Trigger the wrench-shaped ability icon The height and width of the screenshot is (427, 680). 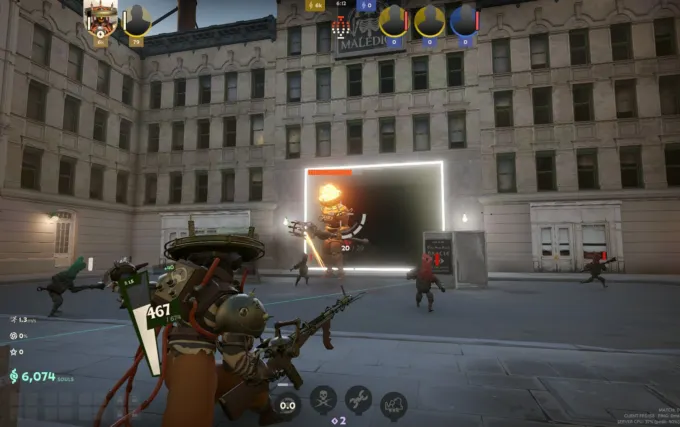click(x=358, y=400)
